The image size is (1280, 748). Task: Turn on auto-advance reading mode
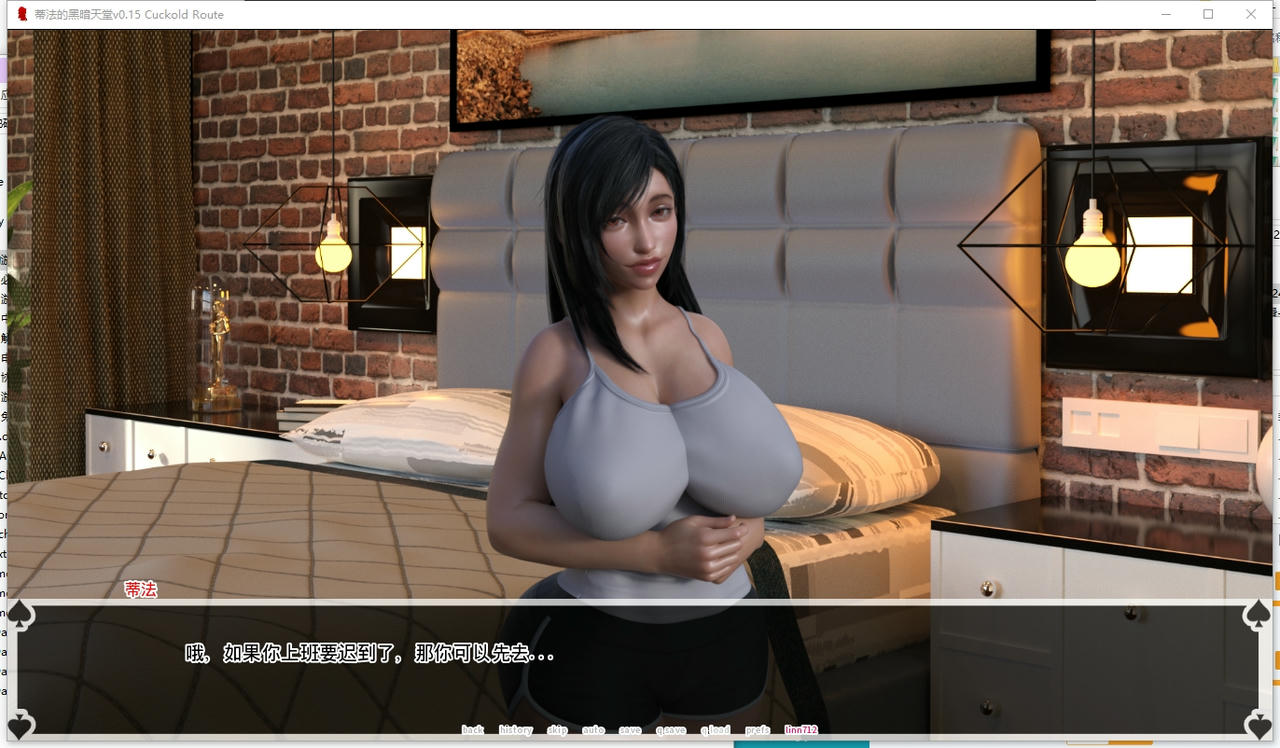(593, 730)
